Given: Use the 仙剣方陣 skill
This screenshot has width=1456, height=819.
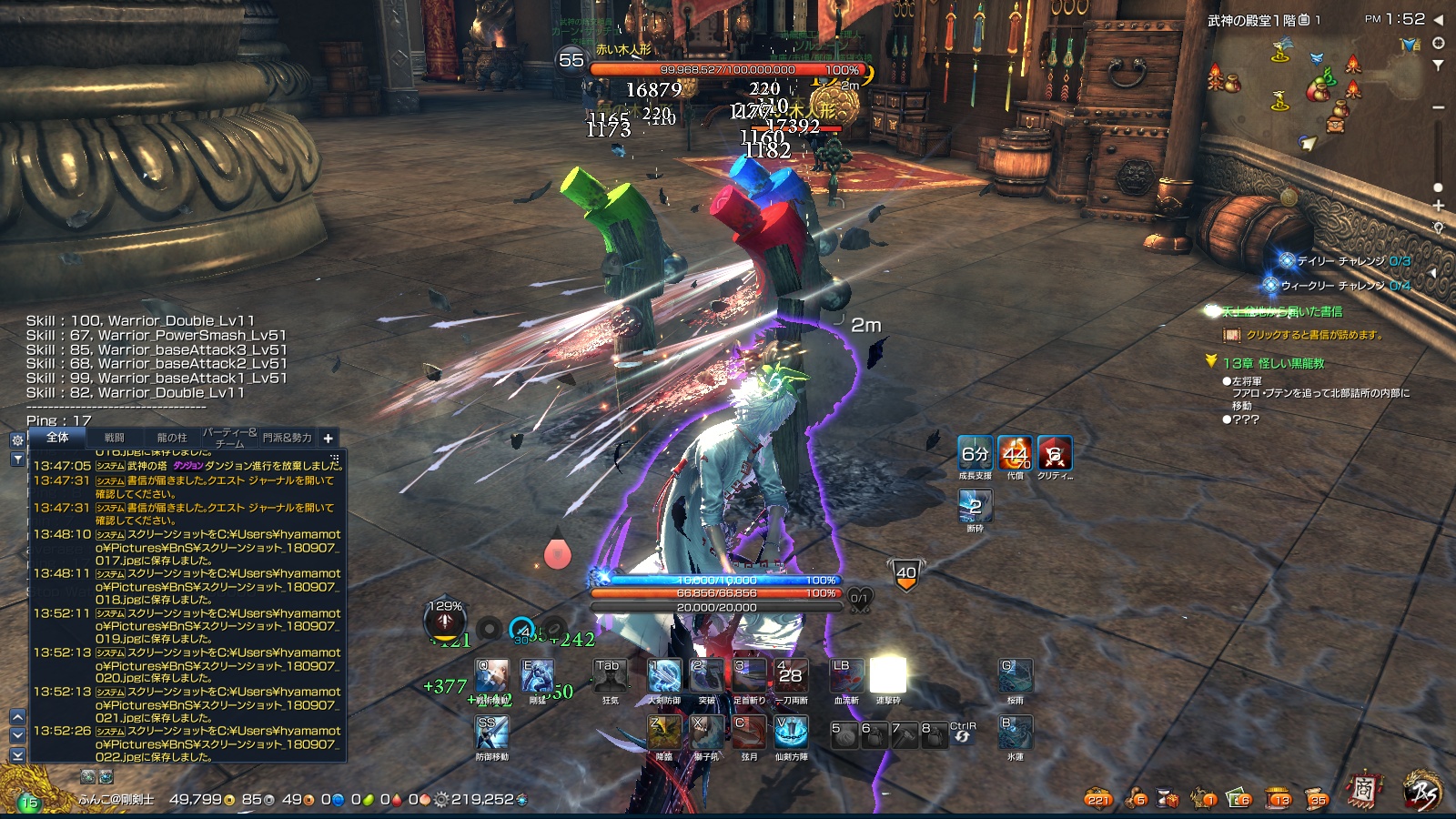Looking at the screenshot, I should click(791, 733).
